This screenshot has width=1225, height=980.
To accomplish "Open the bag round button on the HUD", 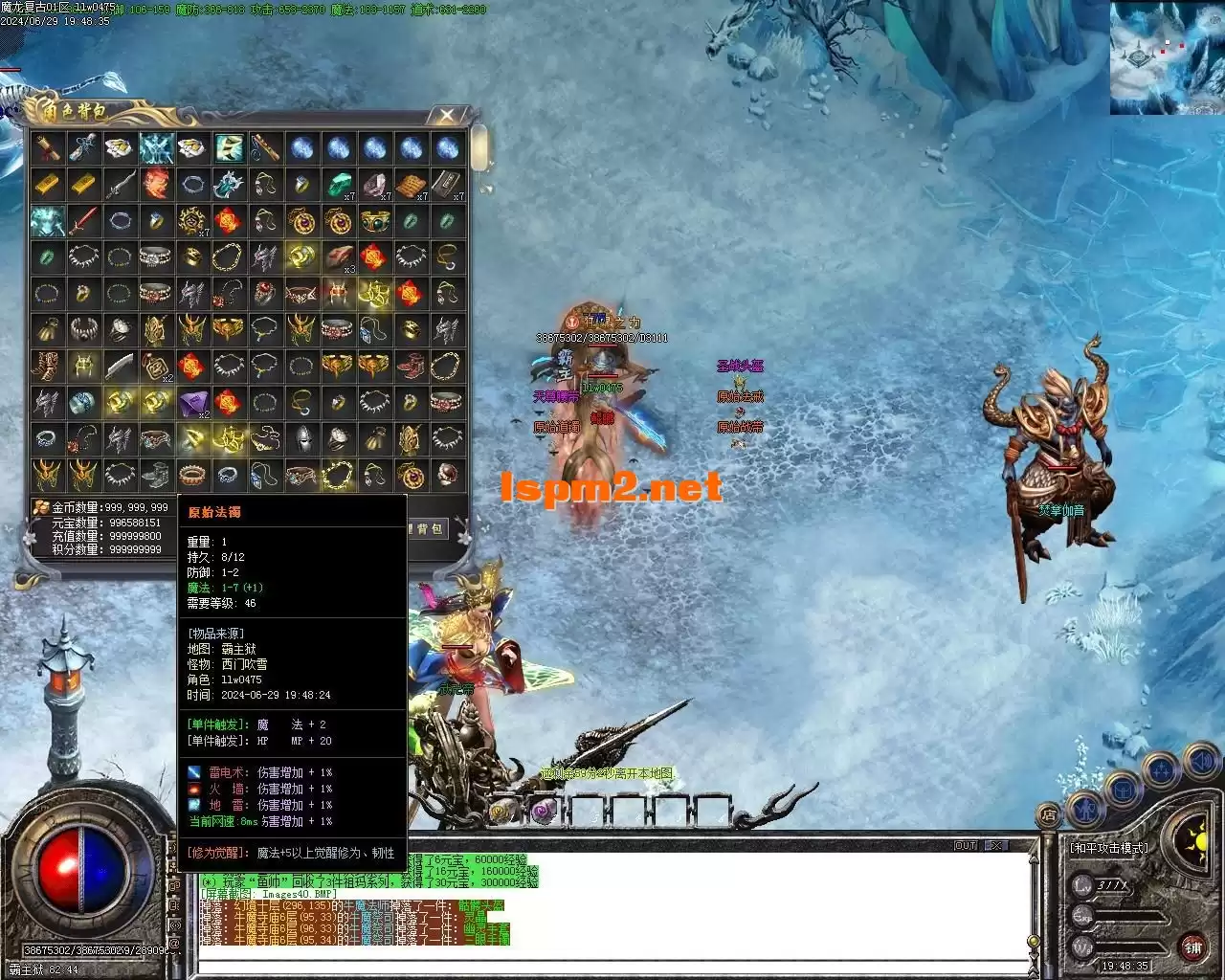I will coord(1122,791).
